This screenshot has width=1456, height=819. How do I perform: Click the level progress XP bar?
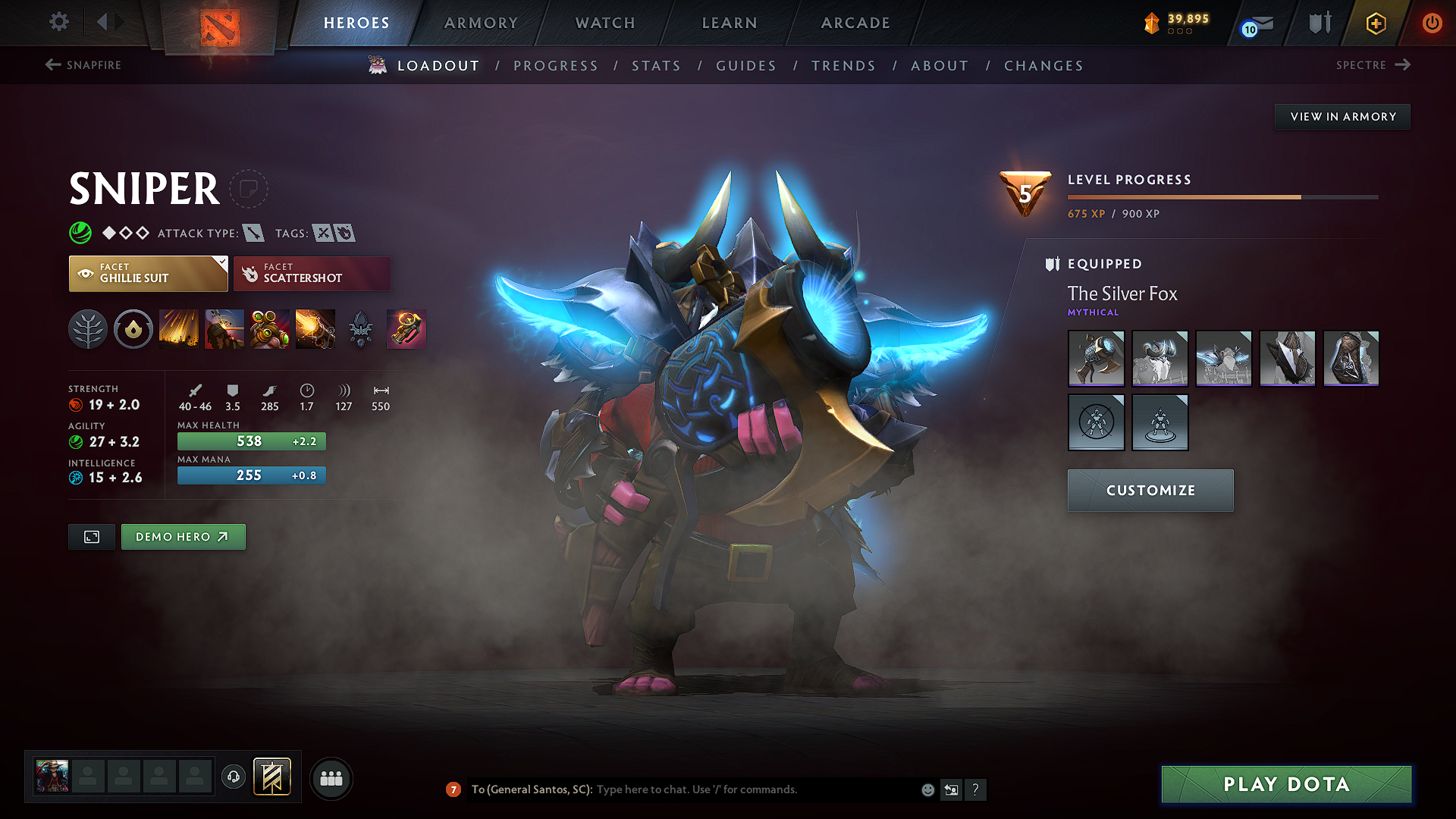point(1221,196)
